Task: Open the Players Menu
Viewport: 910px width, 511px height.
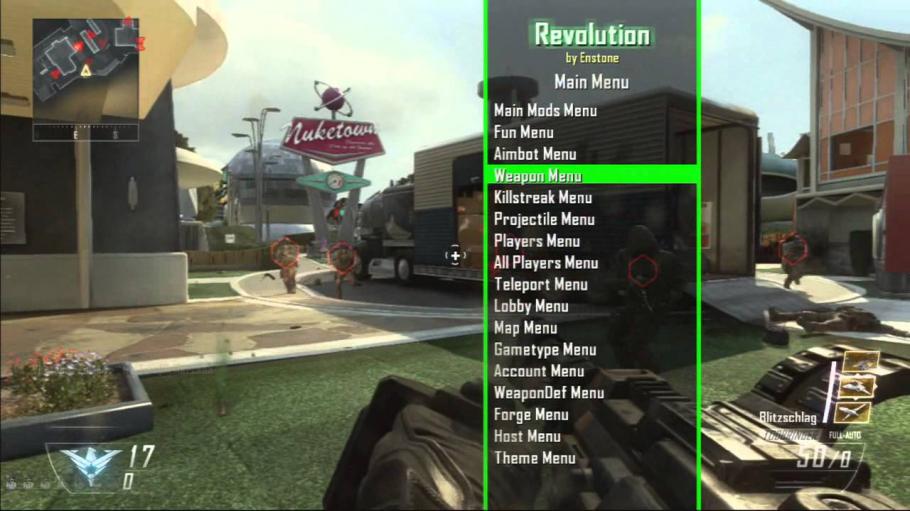Action: pos(536,241)
